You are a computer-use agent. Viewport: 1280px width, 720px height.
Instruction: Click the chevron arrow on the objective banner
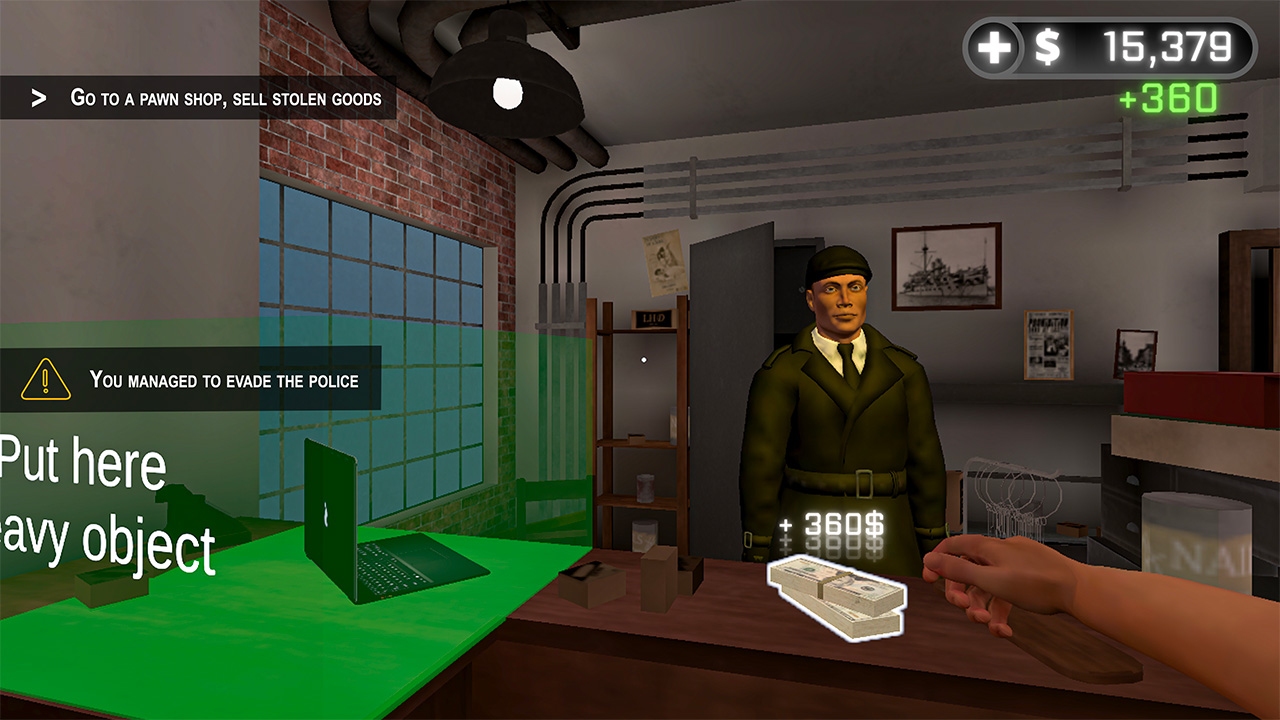(38, 98)
